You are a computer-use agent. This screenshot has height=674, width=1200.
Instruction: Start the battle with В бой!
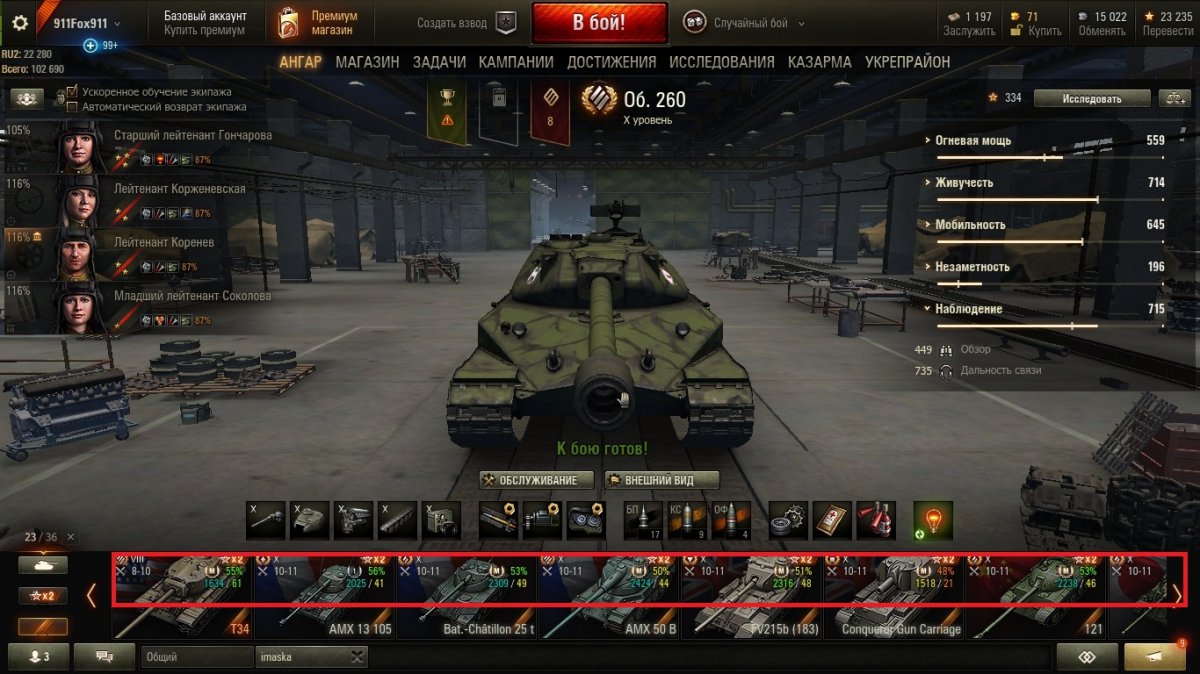[599, 22]
